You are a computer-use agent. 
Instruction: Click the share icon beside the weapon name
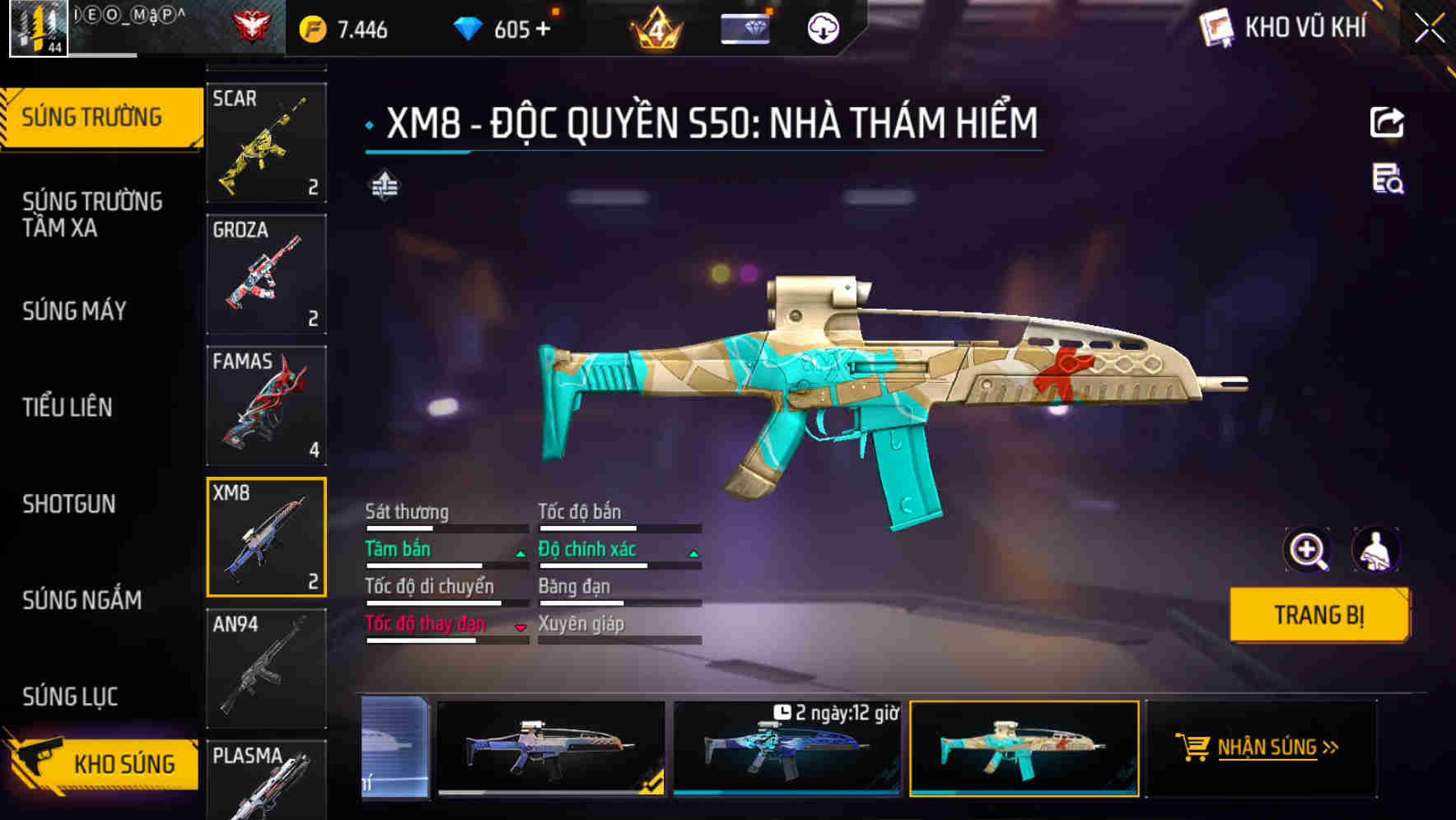pyautogui.click(x=1387, y=122)
